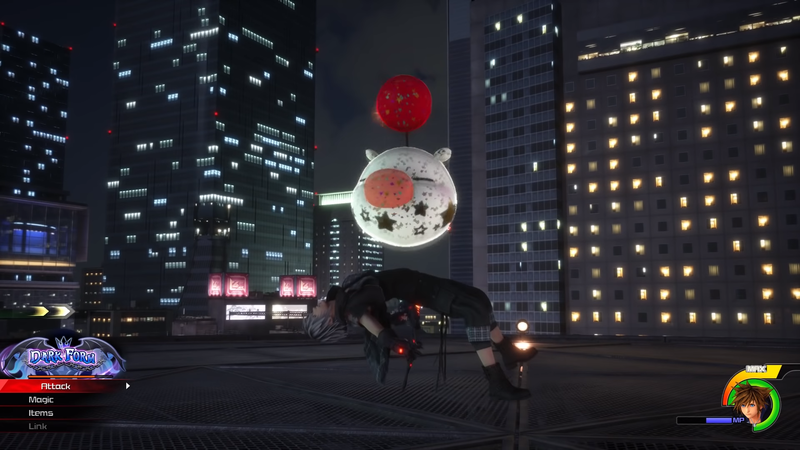Open the Magic command menu
800x450 pixels.
(42, 399)
